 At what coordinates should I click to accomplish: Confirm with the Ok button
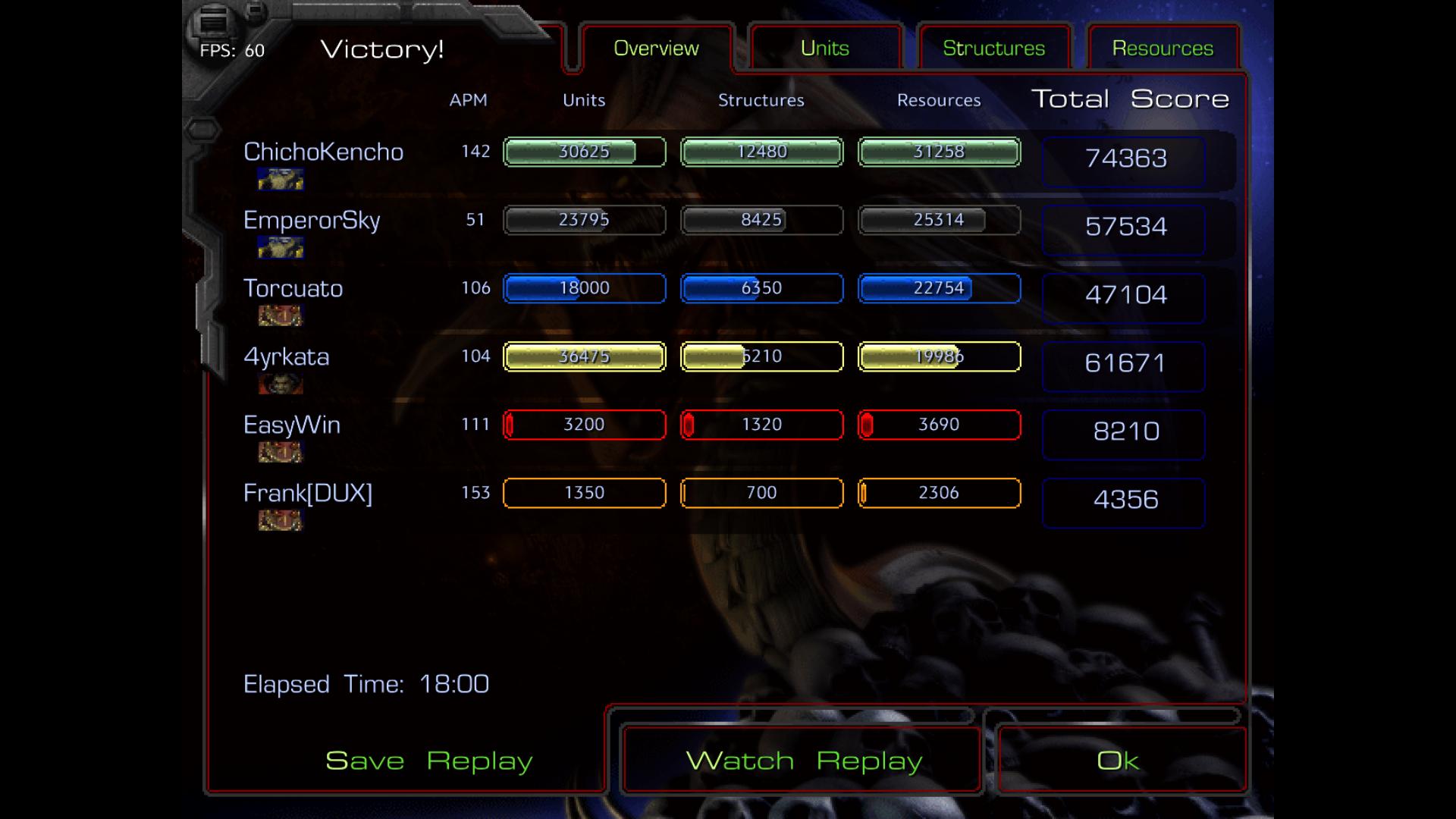coord(1118,760)
